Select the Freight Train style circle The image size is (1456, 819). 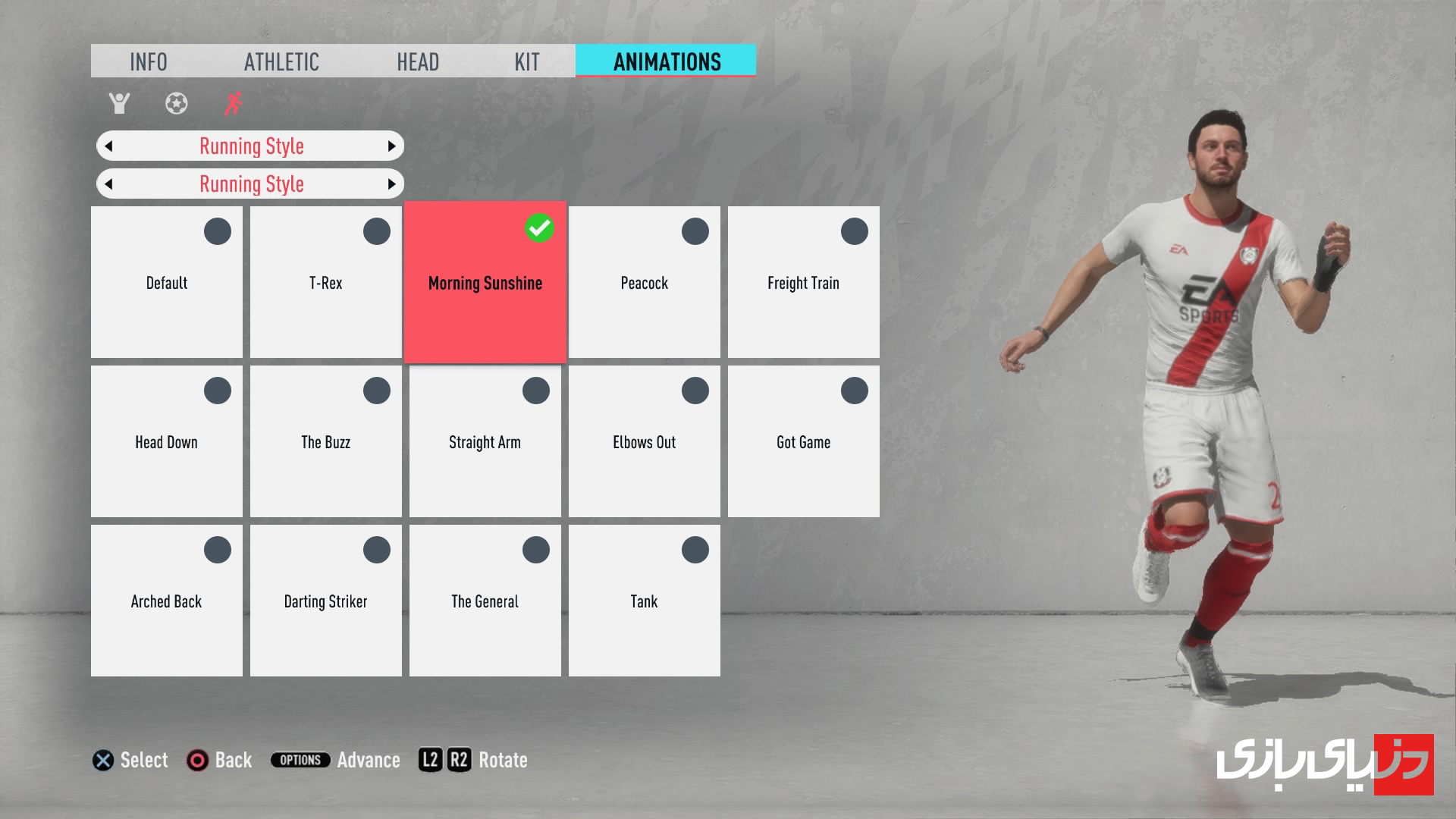854,231
